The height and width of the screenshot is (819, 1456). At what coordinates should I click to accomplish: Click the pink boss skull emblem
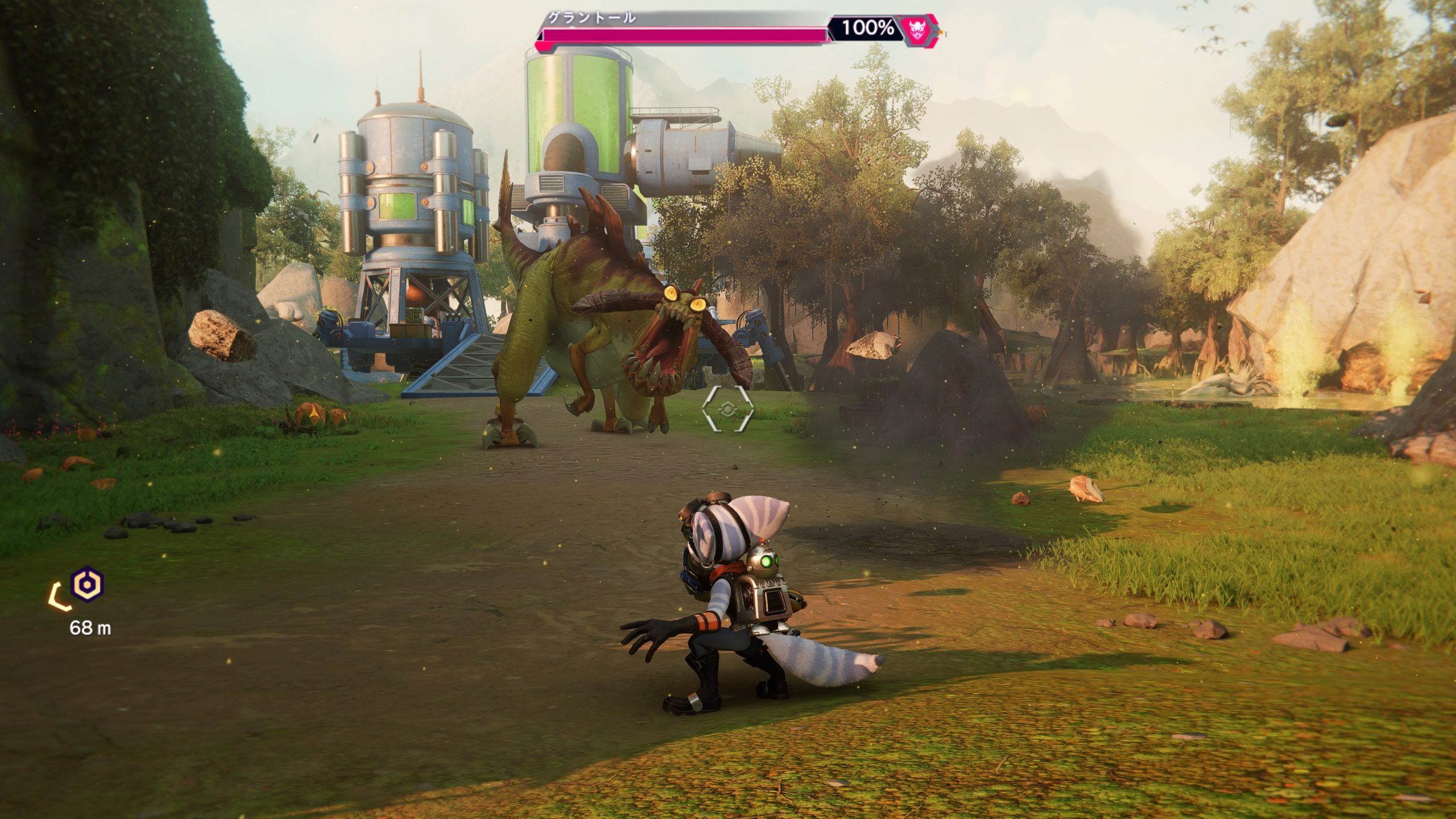[x=916, y=28]
